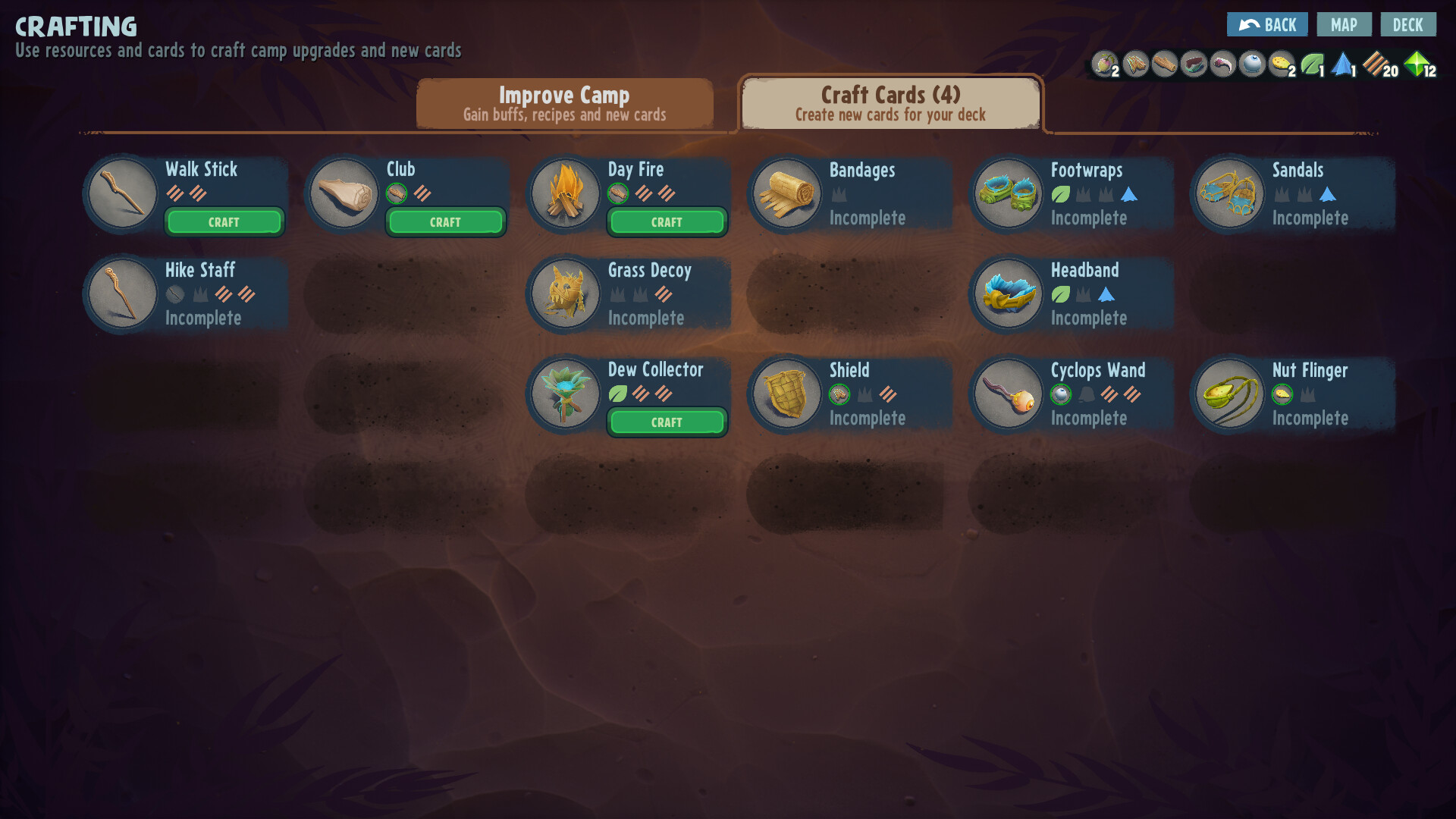Craft the Walk Stick card
Screen dimensions: 1456x819
tap(224, 222)
